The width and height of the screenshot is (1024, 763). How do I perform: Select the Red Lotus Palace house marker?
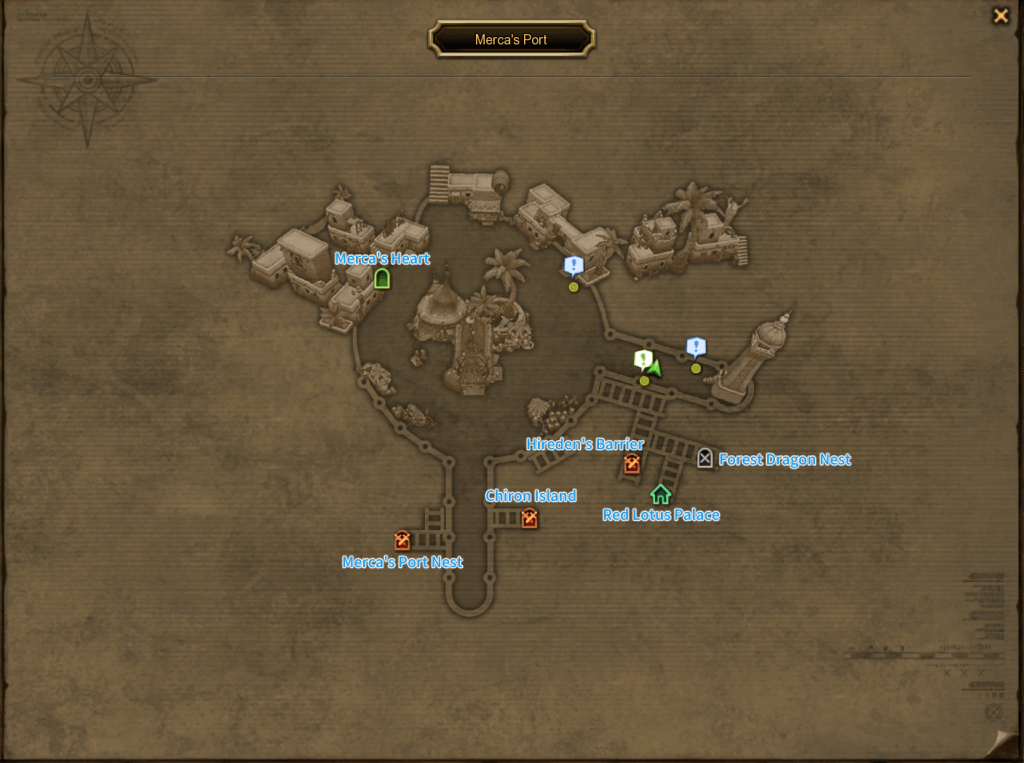point(660,493)
